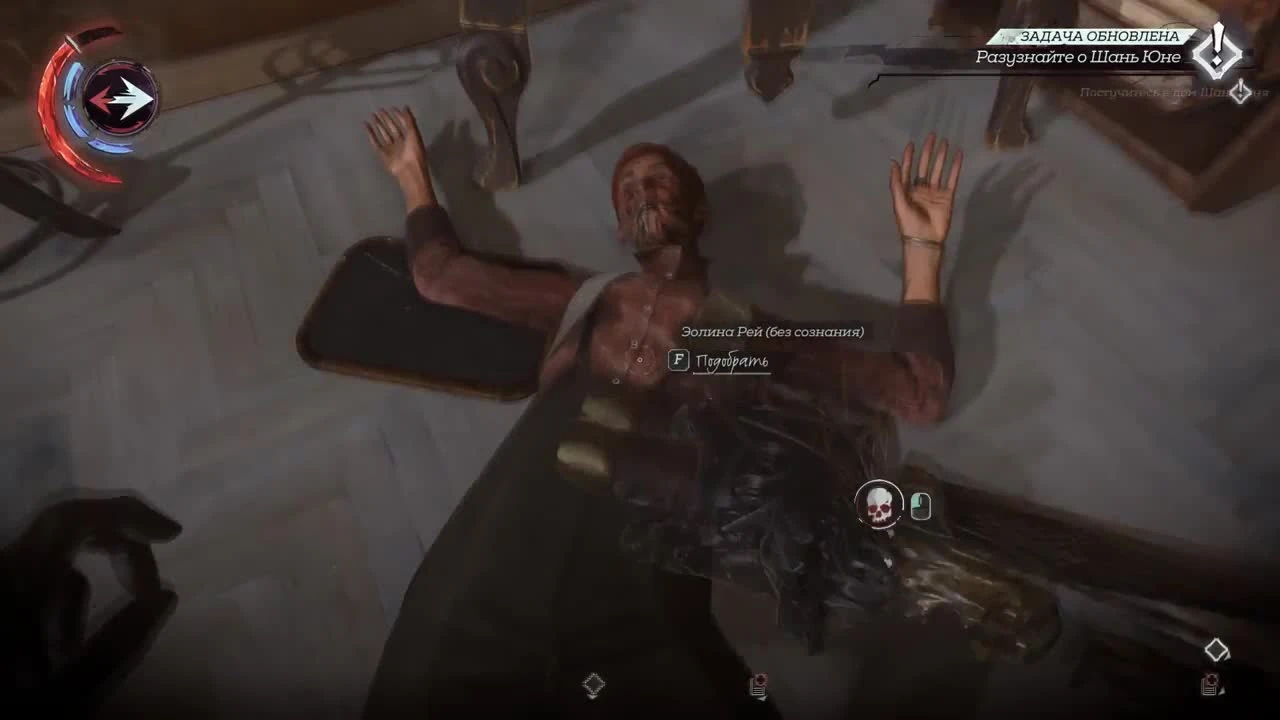Image resolution: width=1280 pixels, height=720 pixels.
Task: Open the sealed journal icon at bottom right
Action: point(1207,686)
